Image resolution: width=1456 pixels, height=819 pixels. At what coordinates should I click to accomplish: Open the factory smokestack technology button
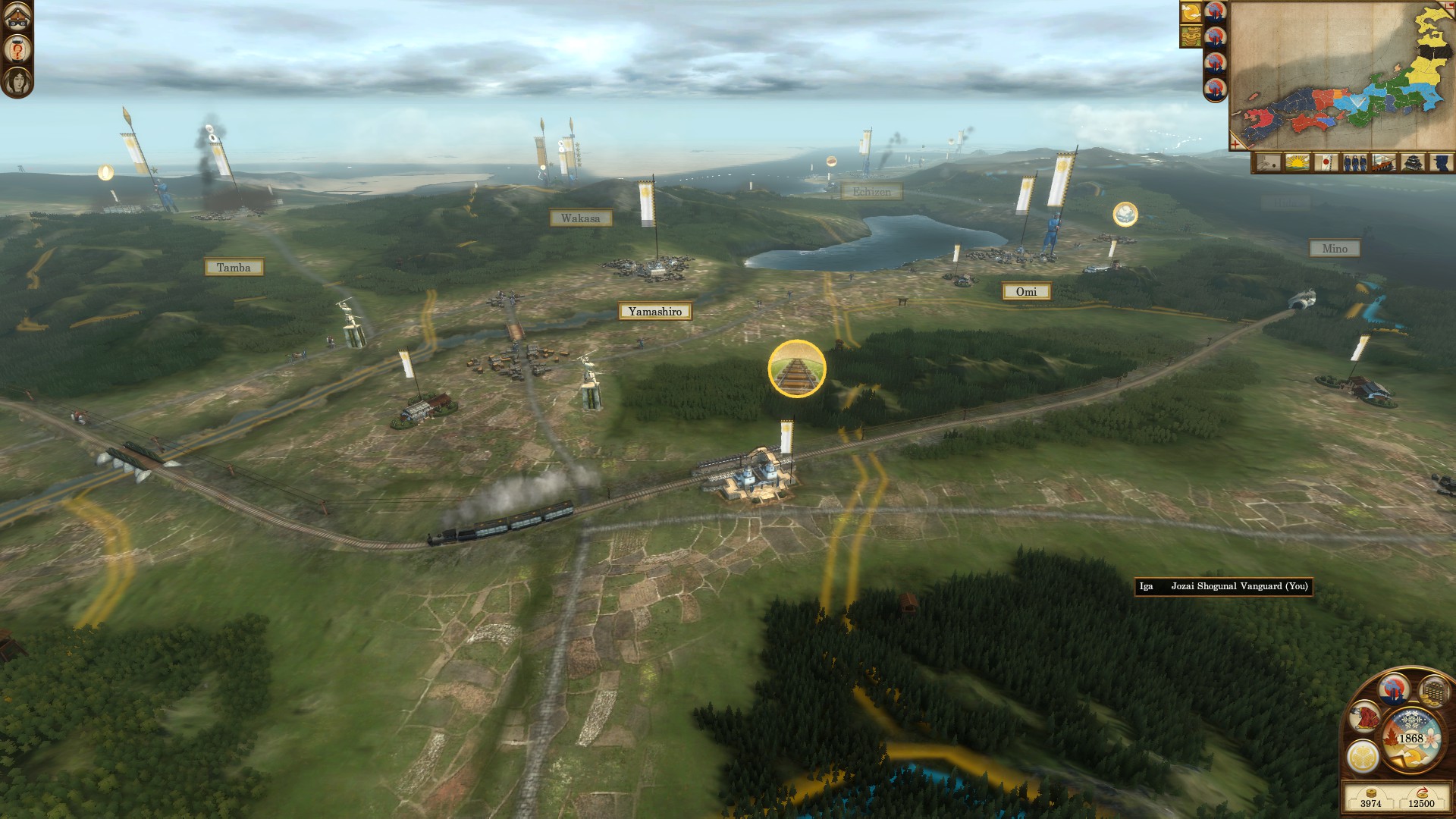tap(1395, 689)
